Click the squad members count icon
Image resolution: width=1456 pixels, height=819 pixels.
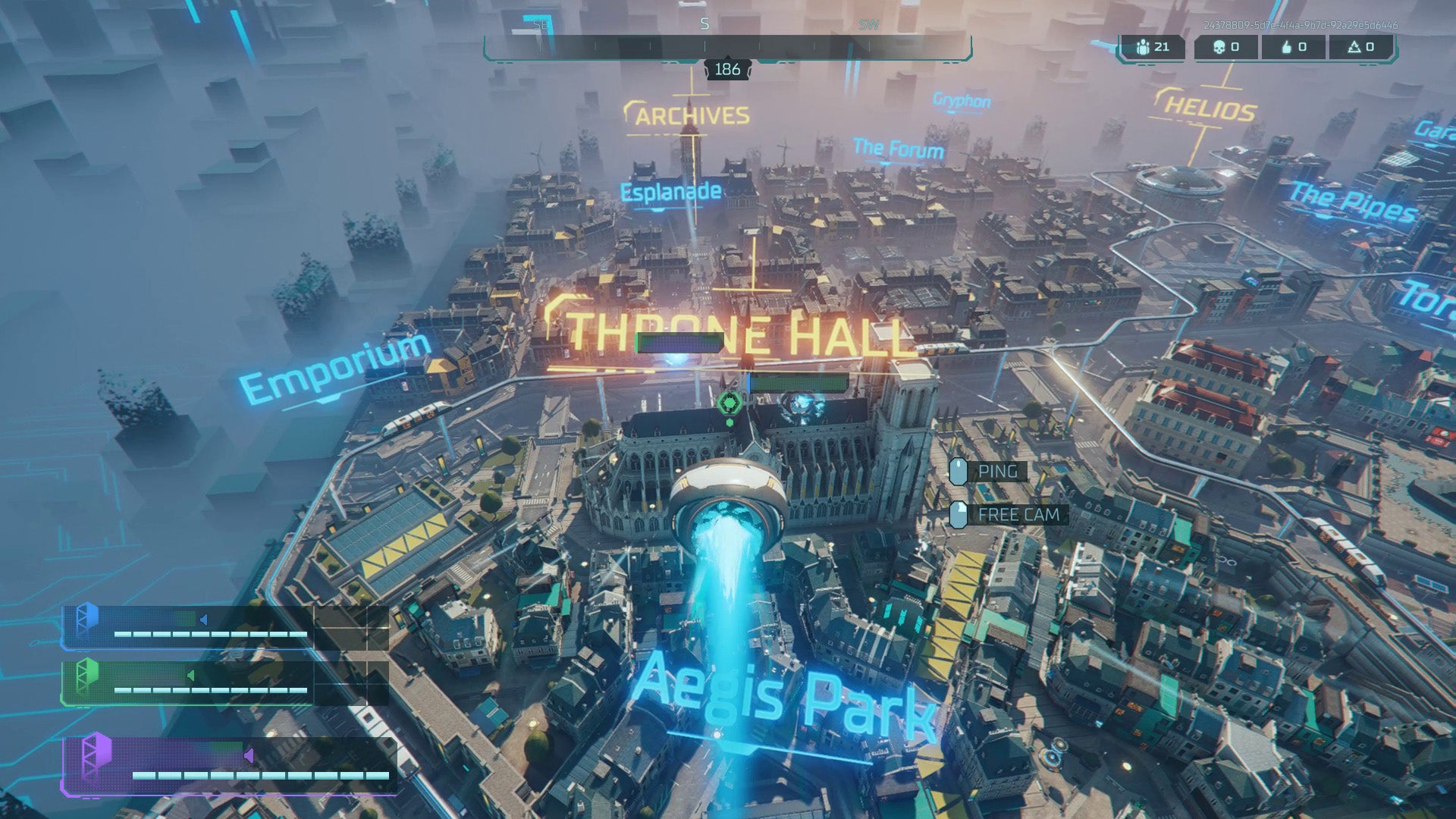pos(1144,47)
